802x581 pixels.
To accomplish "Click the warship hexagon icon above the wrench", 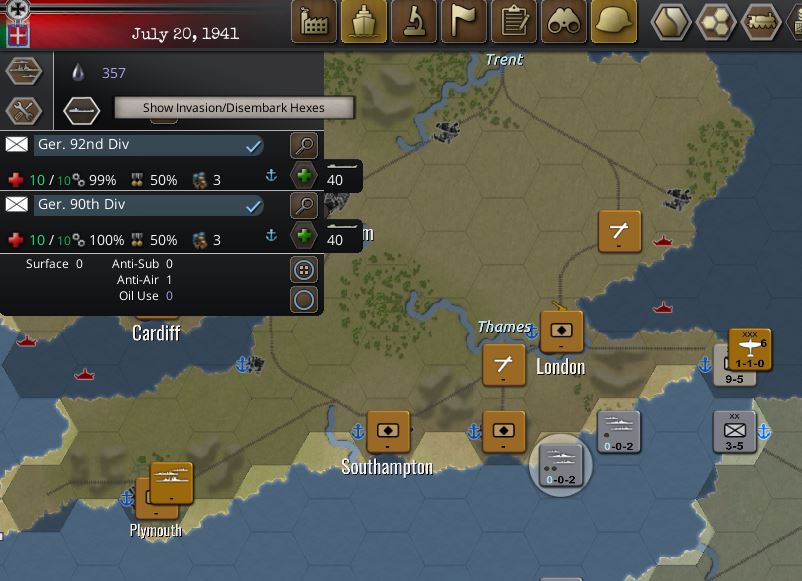I will pos(24,71).
